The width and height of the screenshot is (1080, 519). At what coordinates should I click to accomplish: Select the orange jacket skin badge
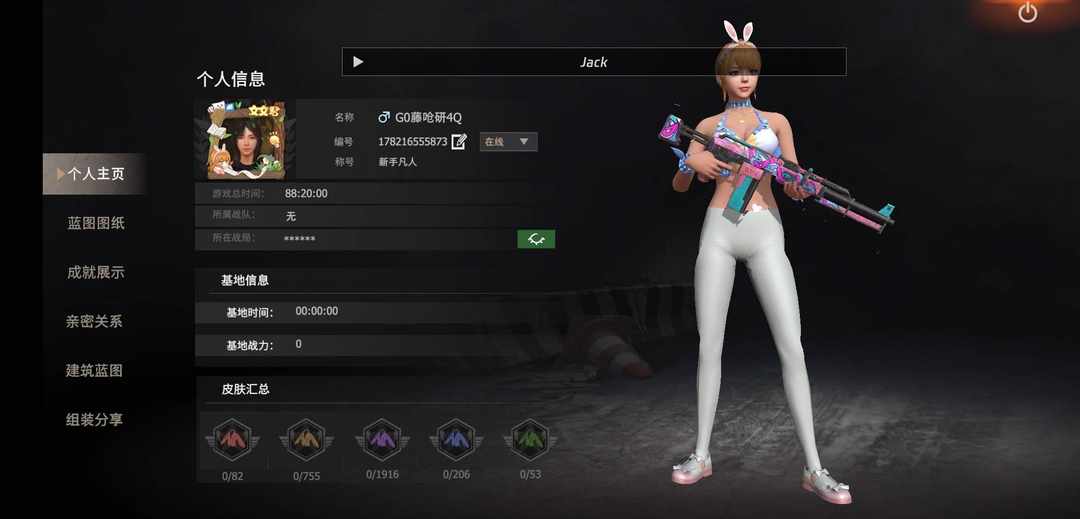tap(306, 441)
